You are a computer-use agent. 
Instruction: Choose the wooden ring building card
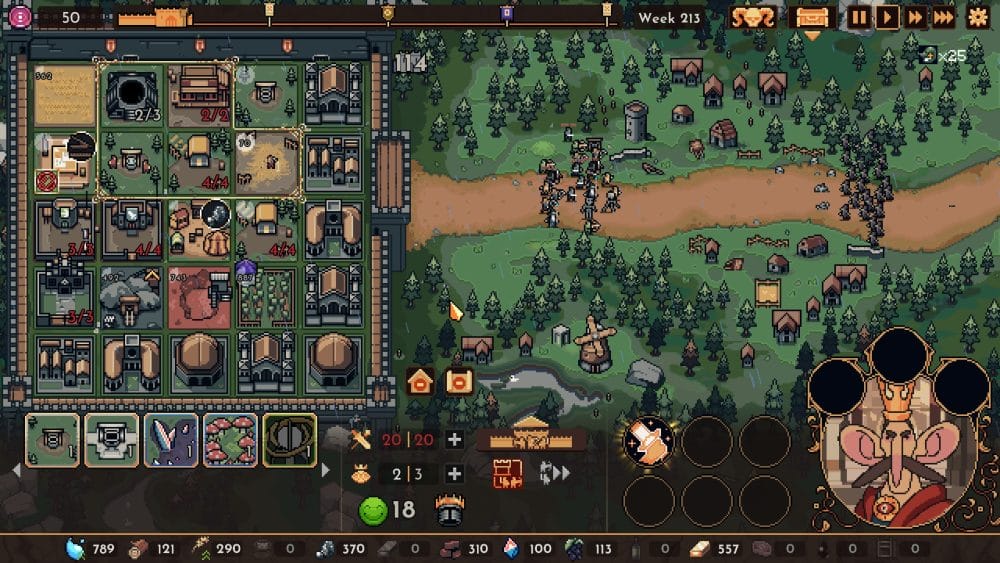coord(290,440)
